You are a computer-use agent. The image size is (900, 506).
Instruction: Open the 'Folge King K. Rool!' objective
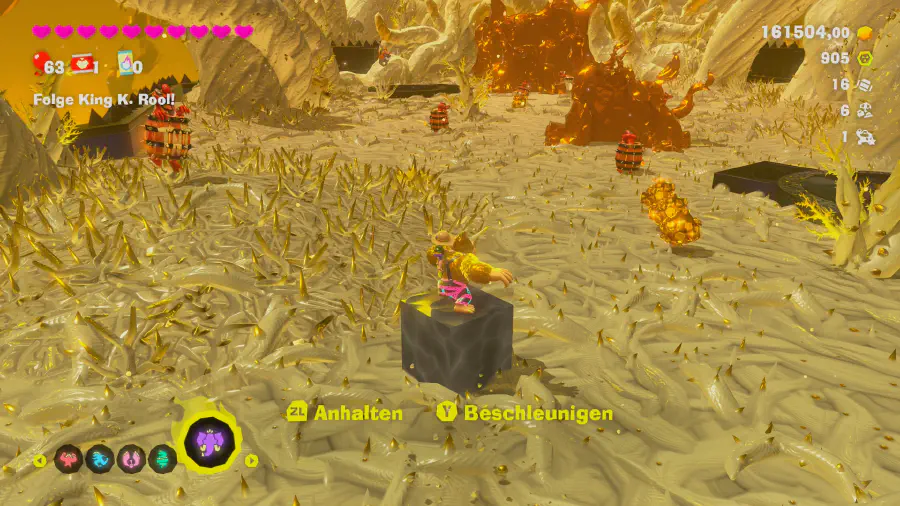tap(104, 99)
